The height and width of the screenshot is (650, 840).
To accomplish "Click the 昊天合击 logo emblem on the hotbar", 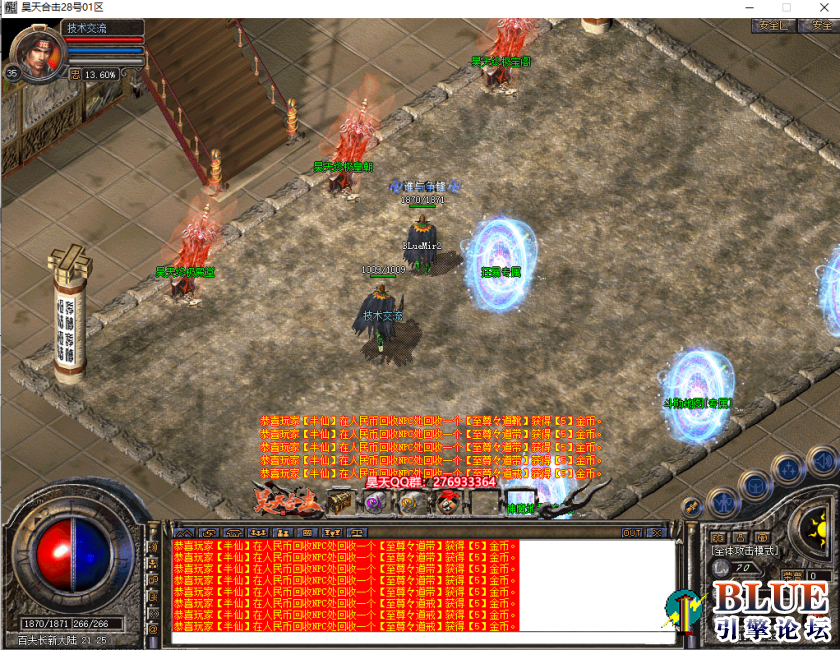I will [288, 499].
